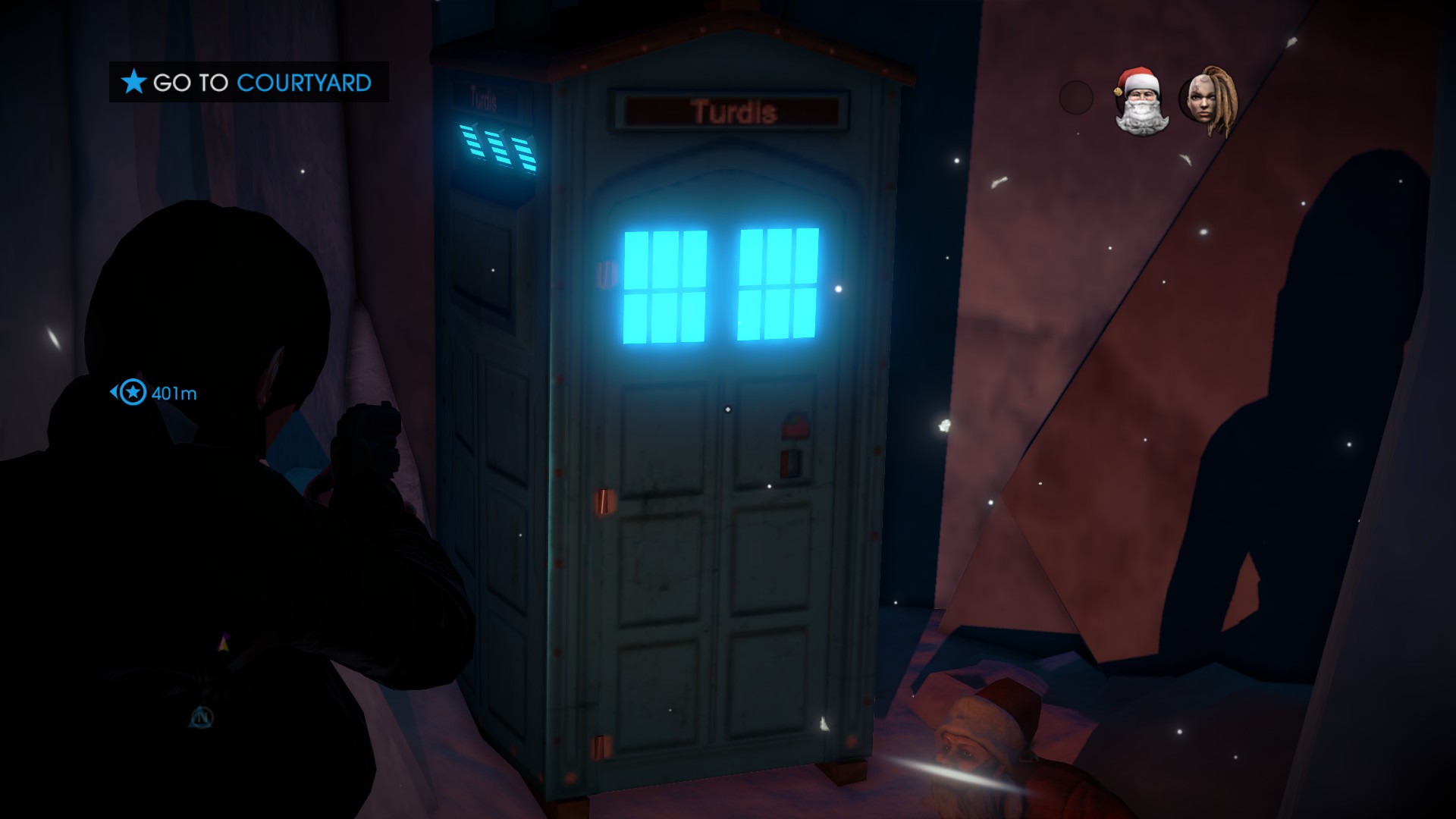Viewport: 1456px width, 819px height.
Task: Select the dreadlocked homie portrait
Action: (x=1208, y=102)
